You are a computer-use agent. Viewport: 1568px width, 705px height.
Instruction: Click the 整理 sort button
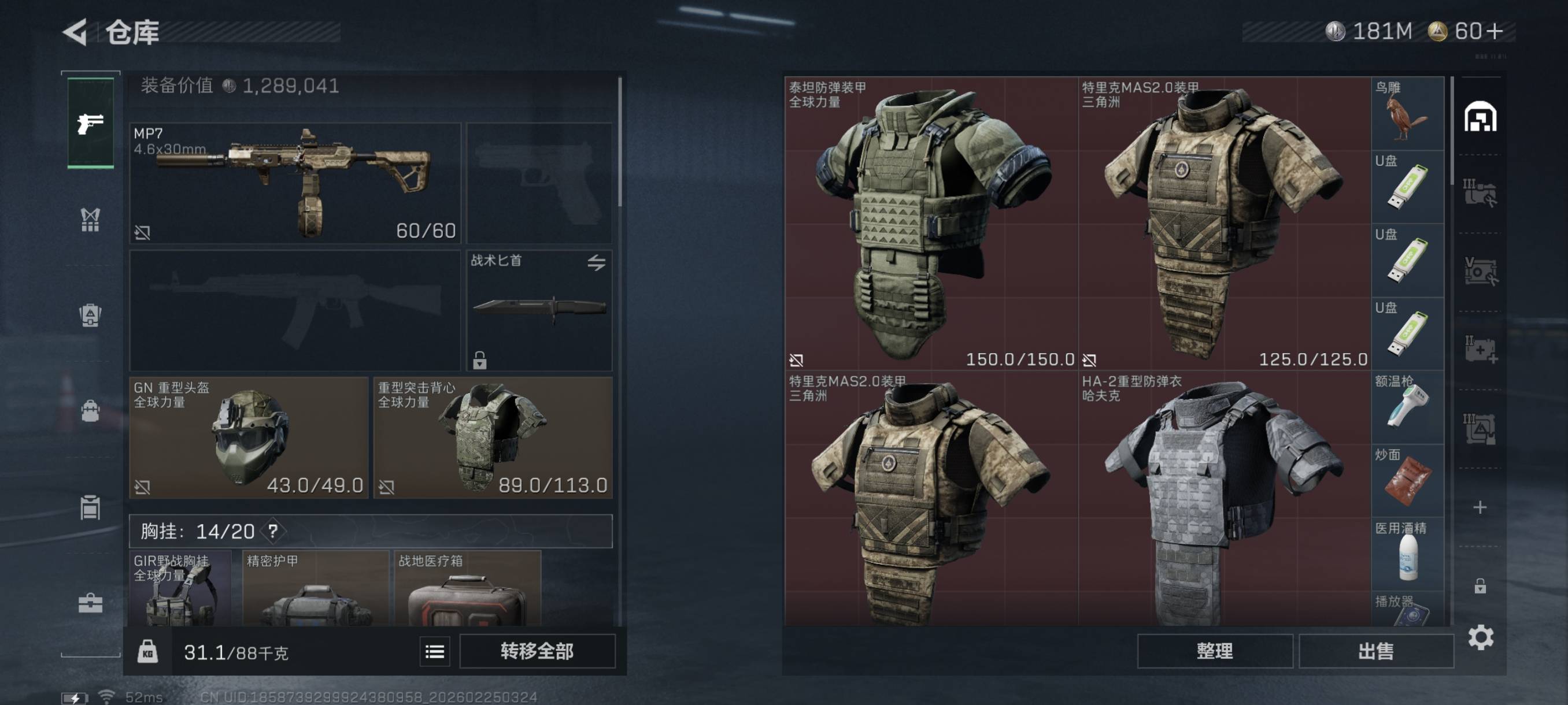pos(1214,651)
